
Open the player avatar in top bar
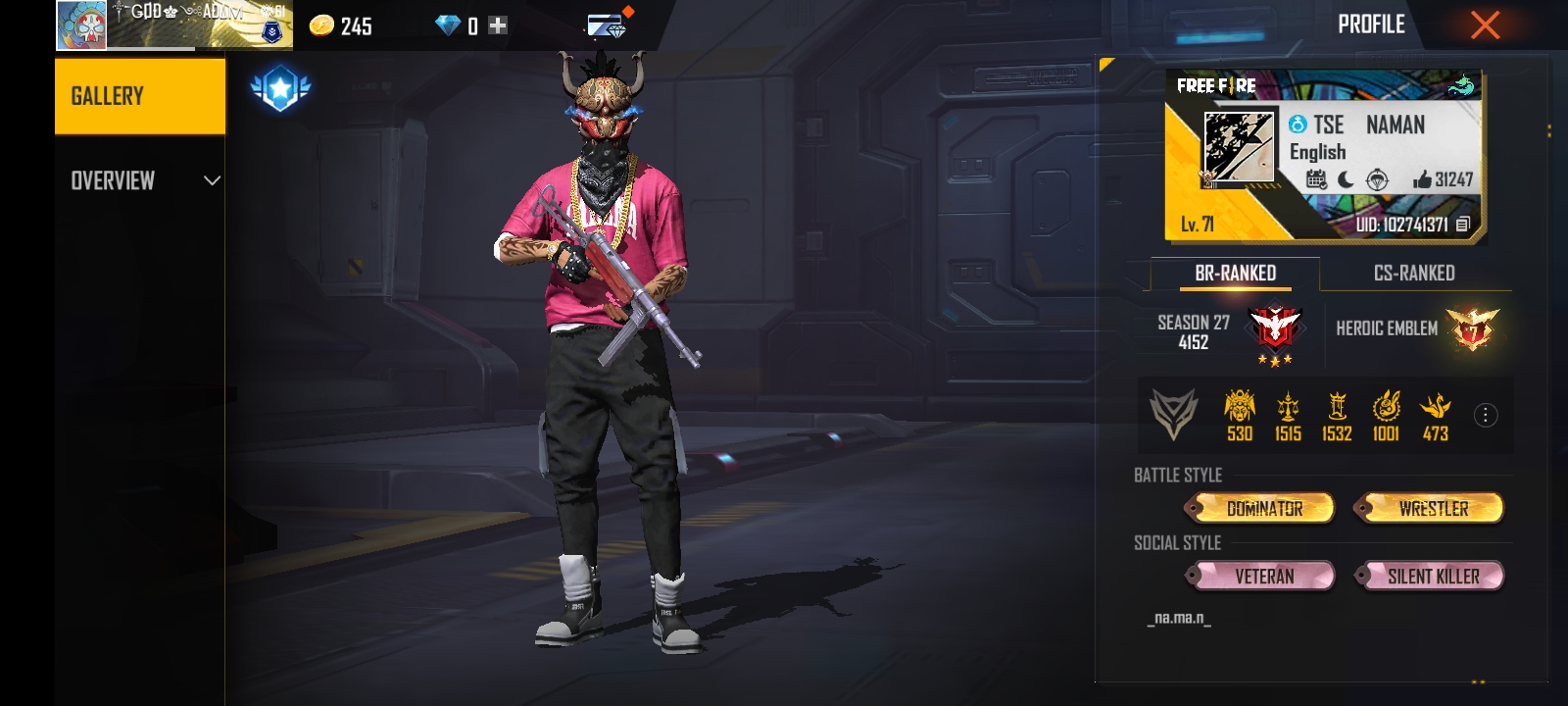pyautogui.click(x=81, y=25)
